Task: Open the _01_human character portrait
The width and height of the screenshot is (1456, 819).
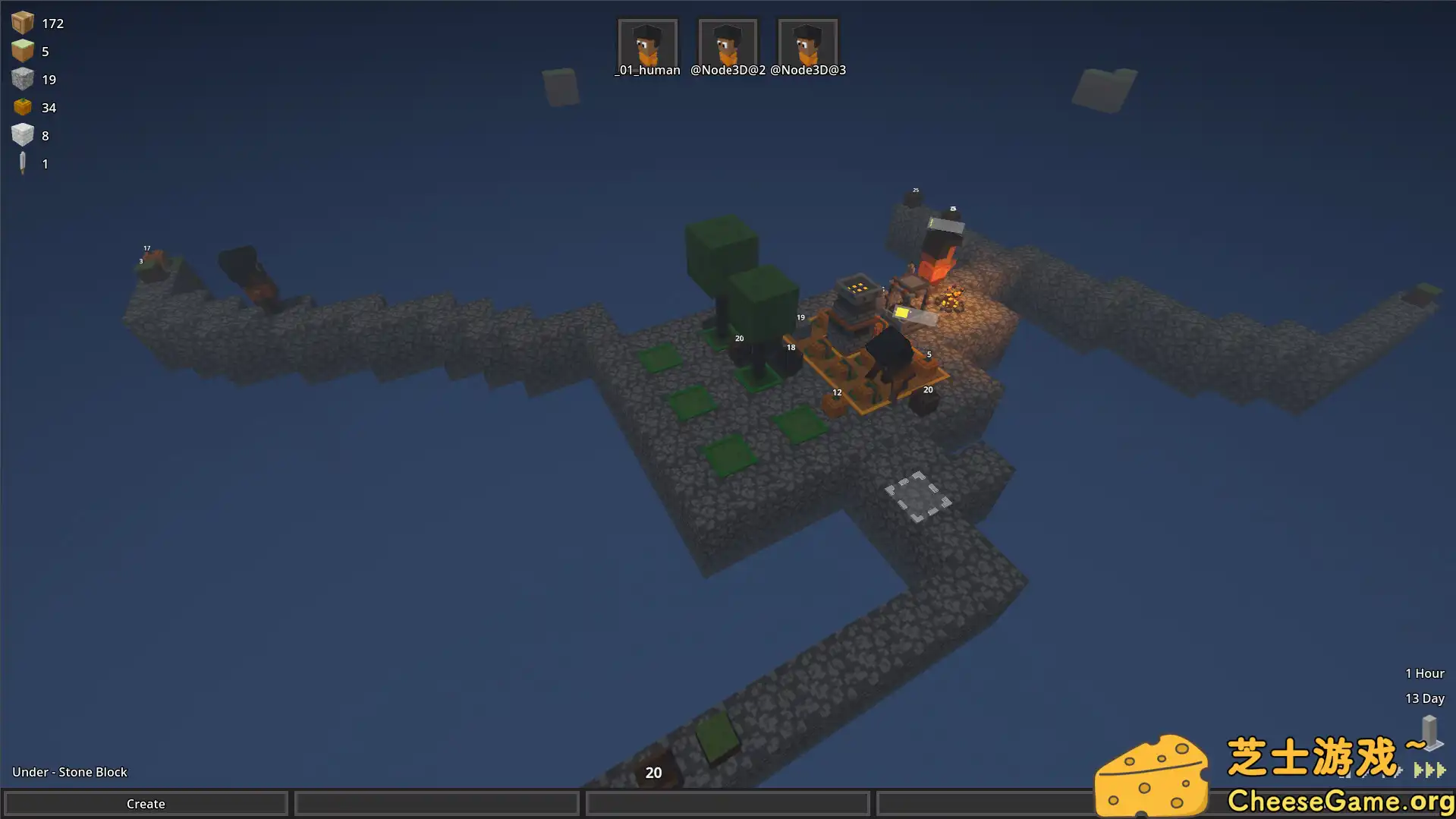Action: click(647, 44)
